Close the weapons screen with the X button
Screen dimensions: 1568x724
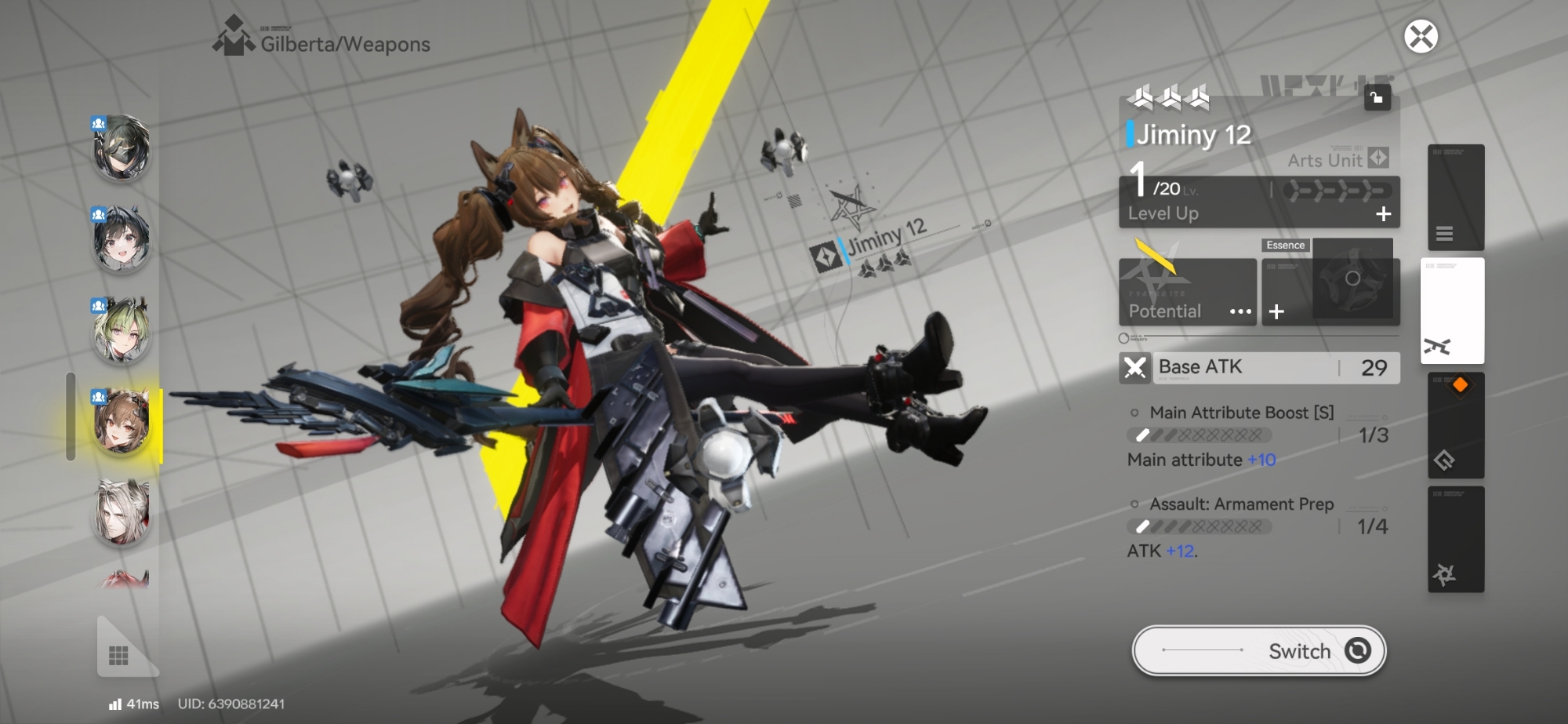(1420, 37)
